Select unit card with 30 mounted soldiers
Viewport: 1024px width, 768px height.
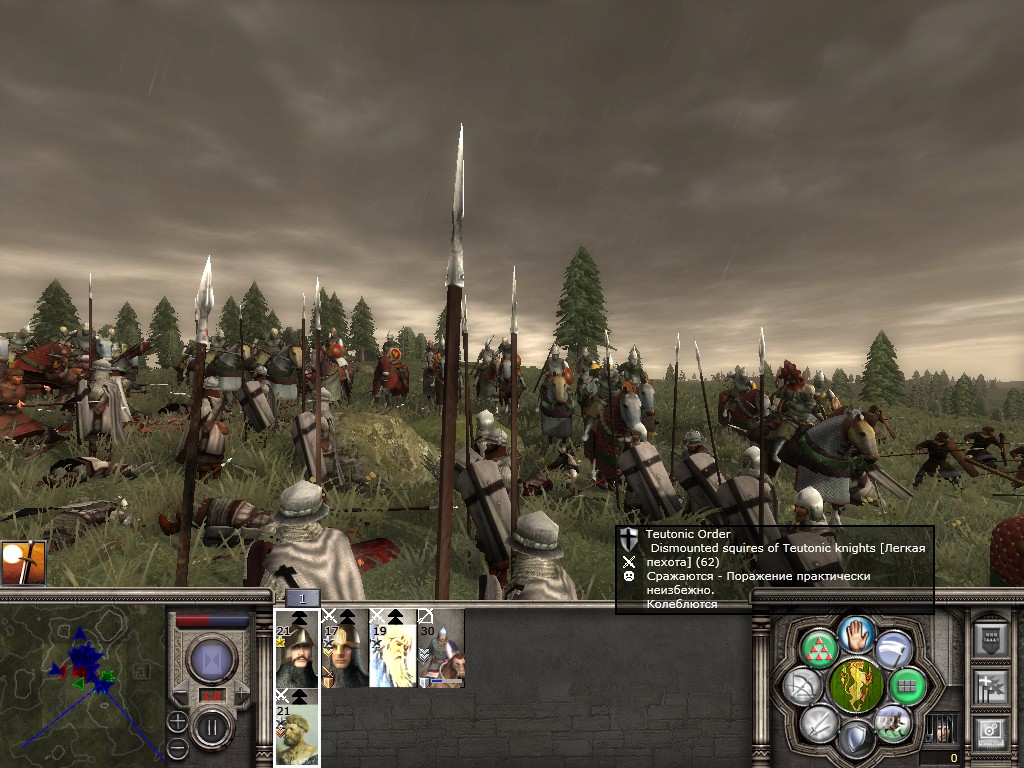[x=441, y=648]
